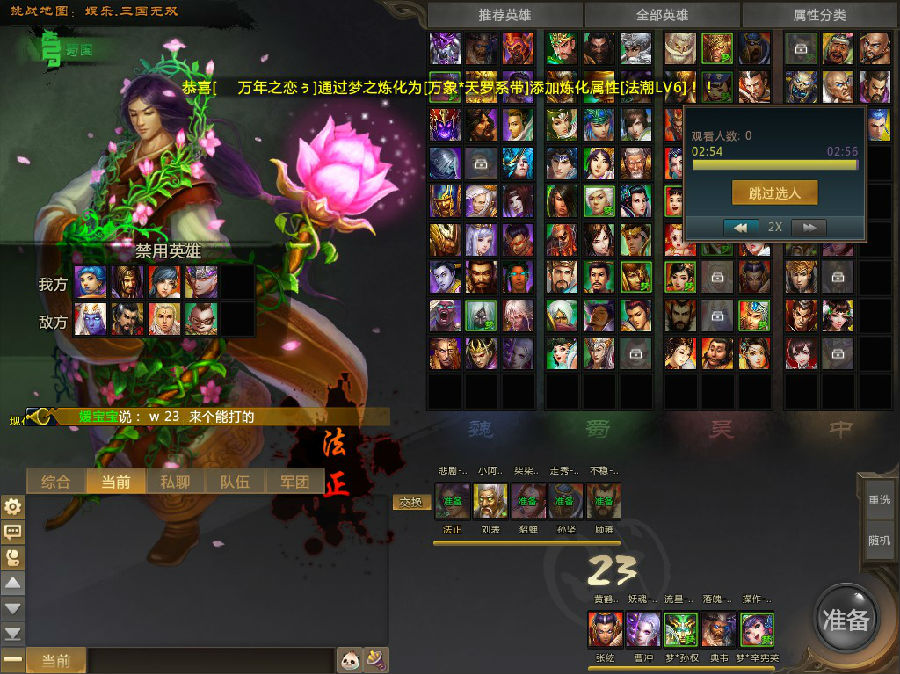
Task: Switch chat to the 综合 channel
Action: pyautogui.click(x=56, y=481)
